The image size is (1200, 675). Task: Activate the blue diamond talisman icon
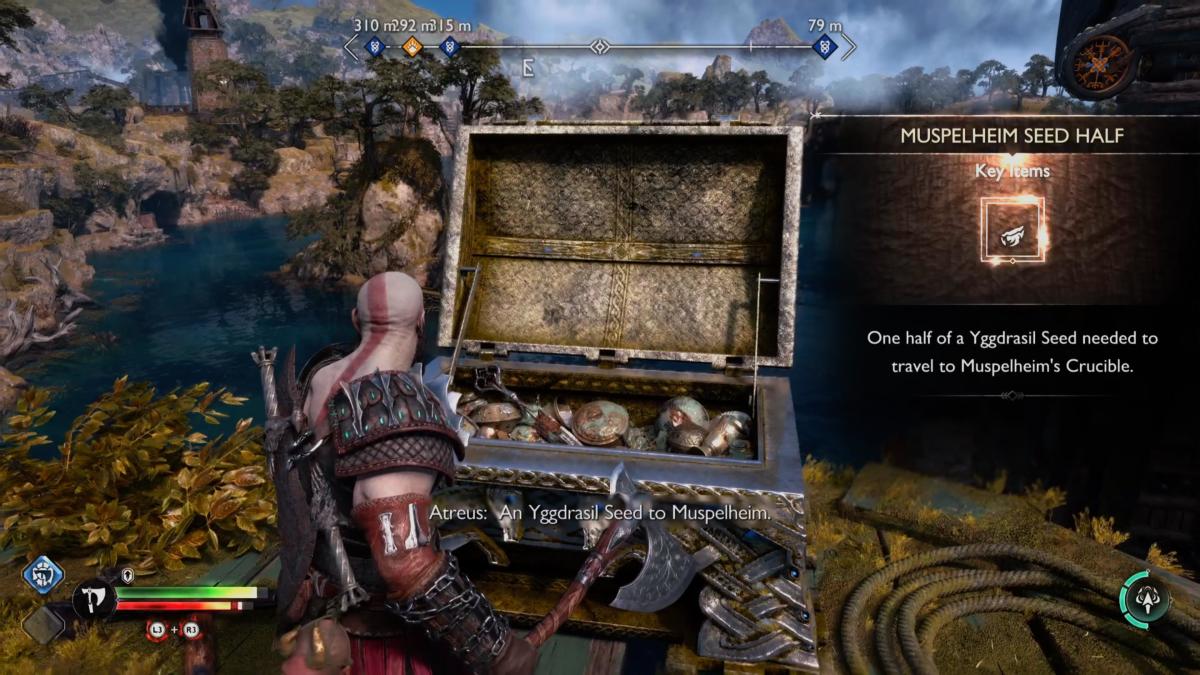[x=43, y=575]
